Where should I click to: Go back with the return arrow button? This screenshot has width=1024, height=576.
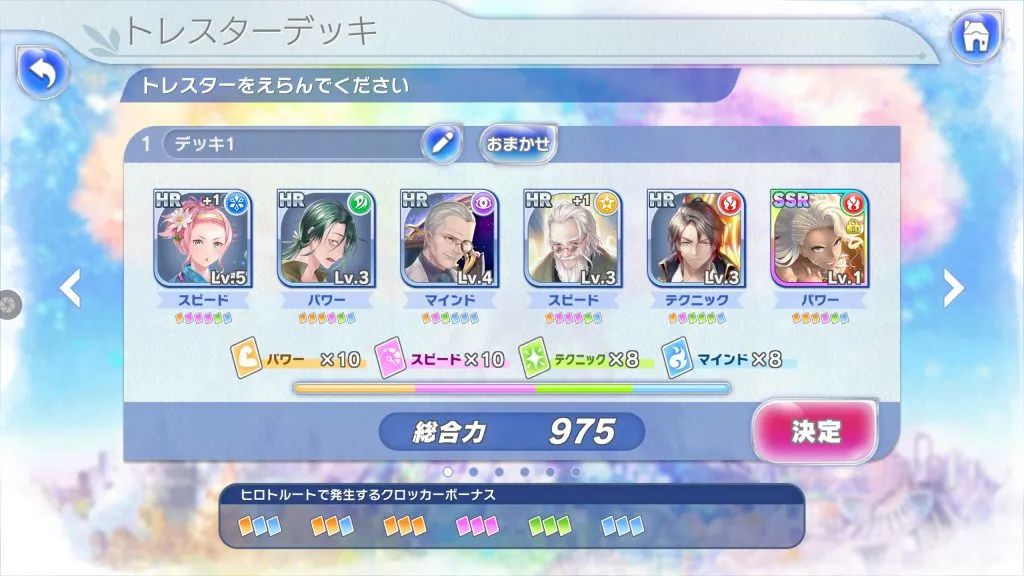click(41, 71)
